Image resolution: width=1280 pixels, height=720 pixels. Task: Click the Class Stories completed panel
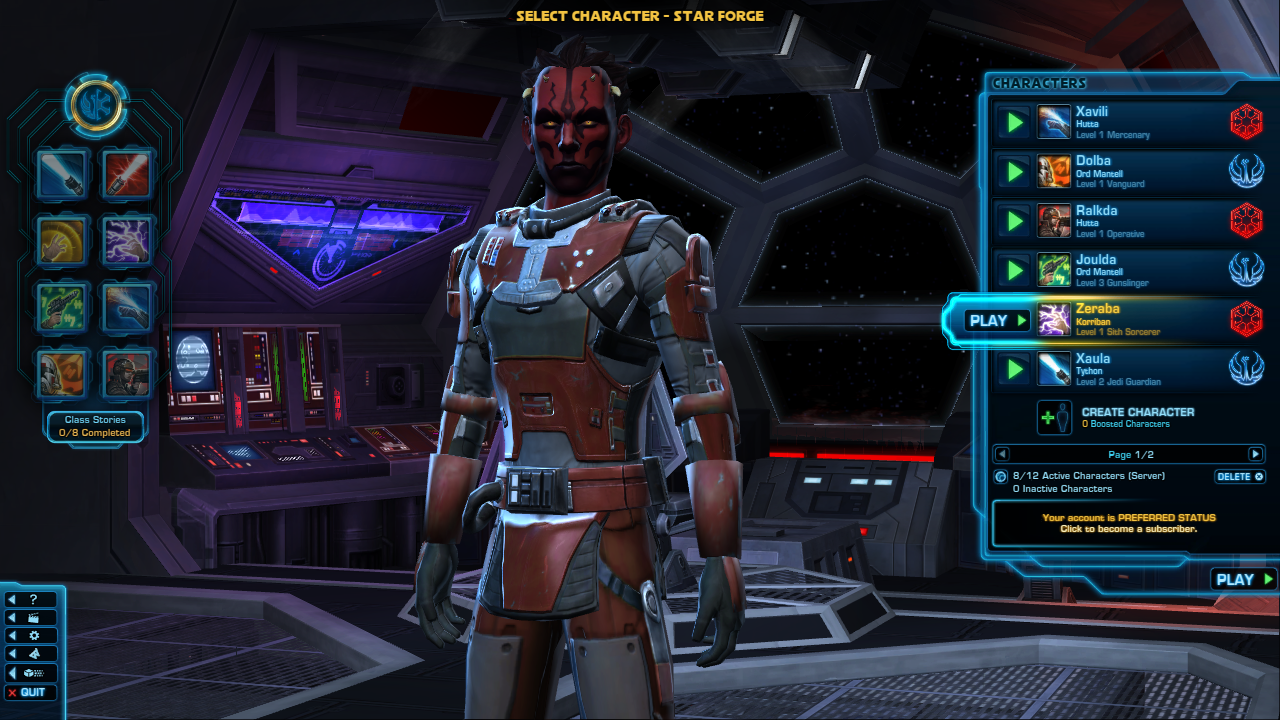(x=96, y=426)
